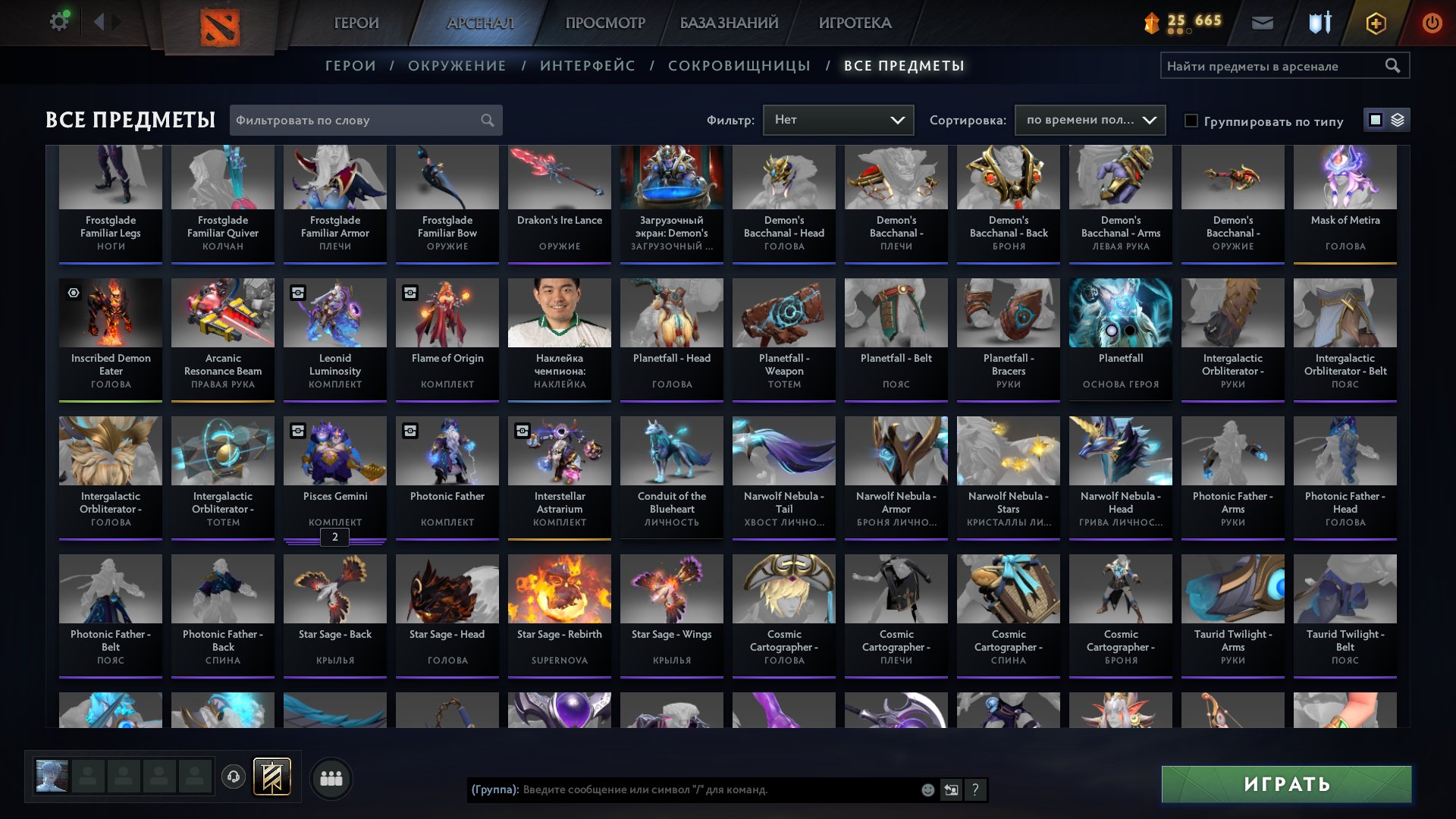This screenshot has height=819, width=1456.
Task: Open the Фильтр dropdown
Action: coord(838,119)
